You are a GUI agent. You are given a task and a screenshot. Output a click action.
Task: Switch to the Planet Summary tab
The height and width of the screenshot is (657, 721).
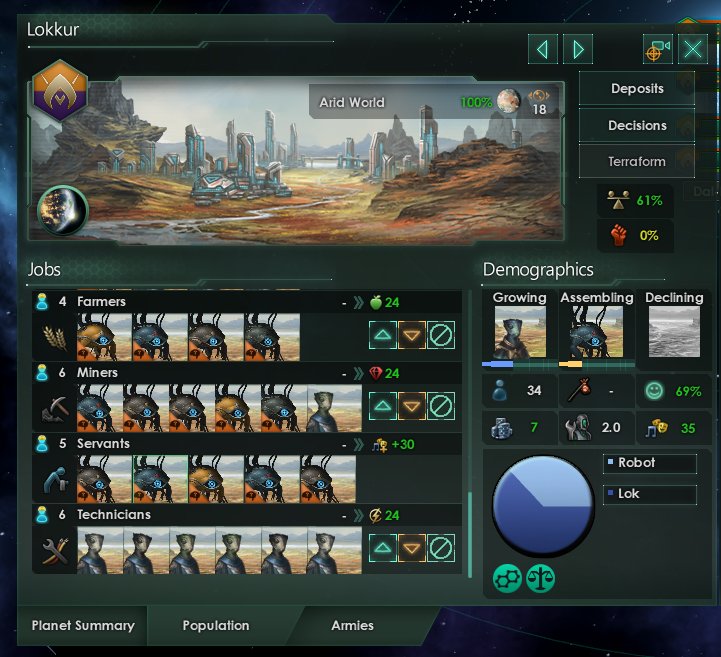tap(83, 626)
